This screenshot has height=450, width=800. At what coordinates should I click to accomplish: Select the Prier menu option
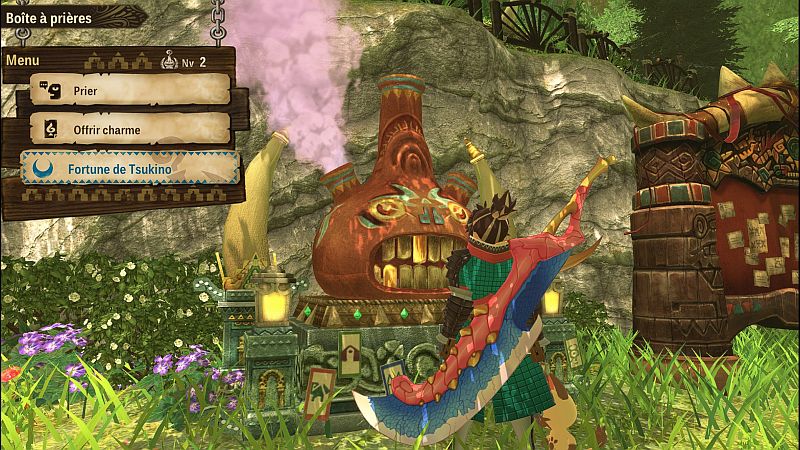[x=130, y=90]
